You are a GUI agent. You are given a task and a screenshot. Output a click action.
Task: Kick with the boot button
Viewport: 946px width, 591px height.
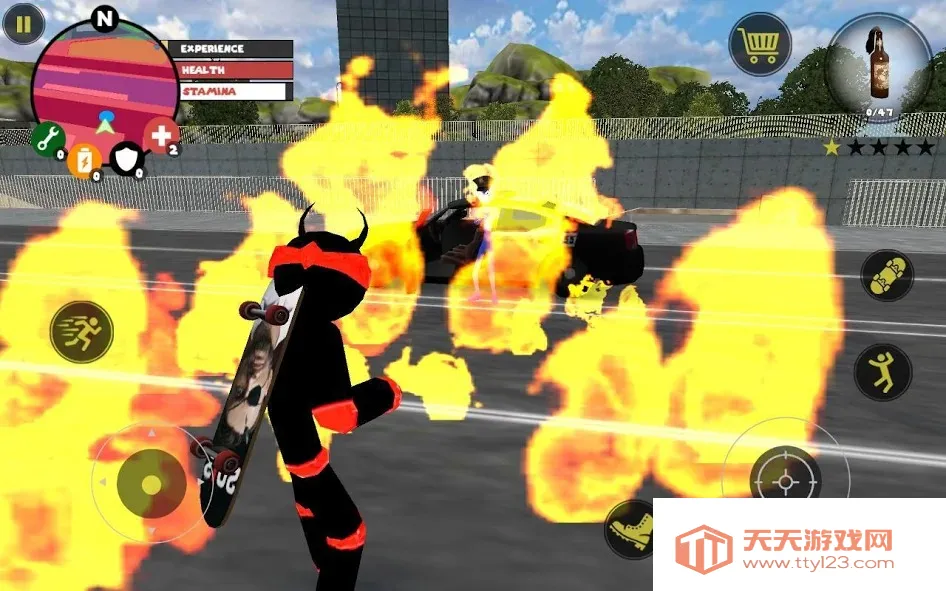click(x=630, y=528)
